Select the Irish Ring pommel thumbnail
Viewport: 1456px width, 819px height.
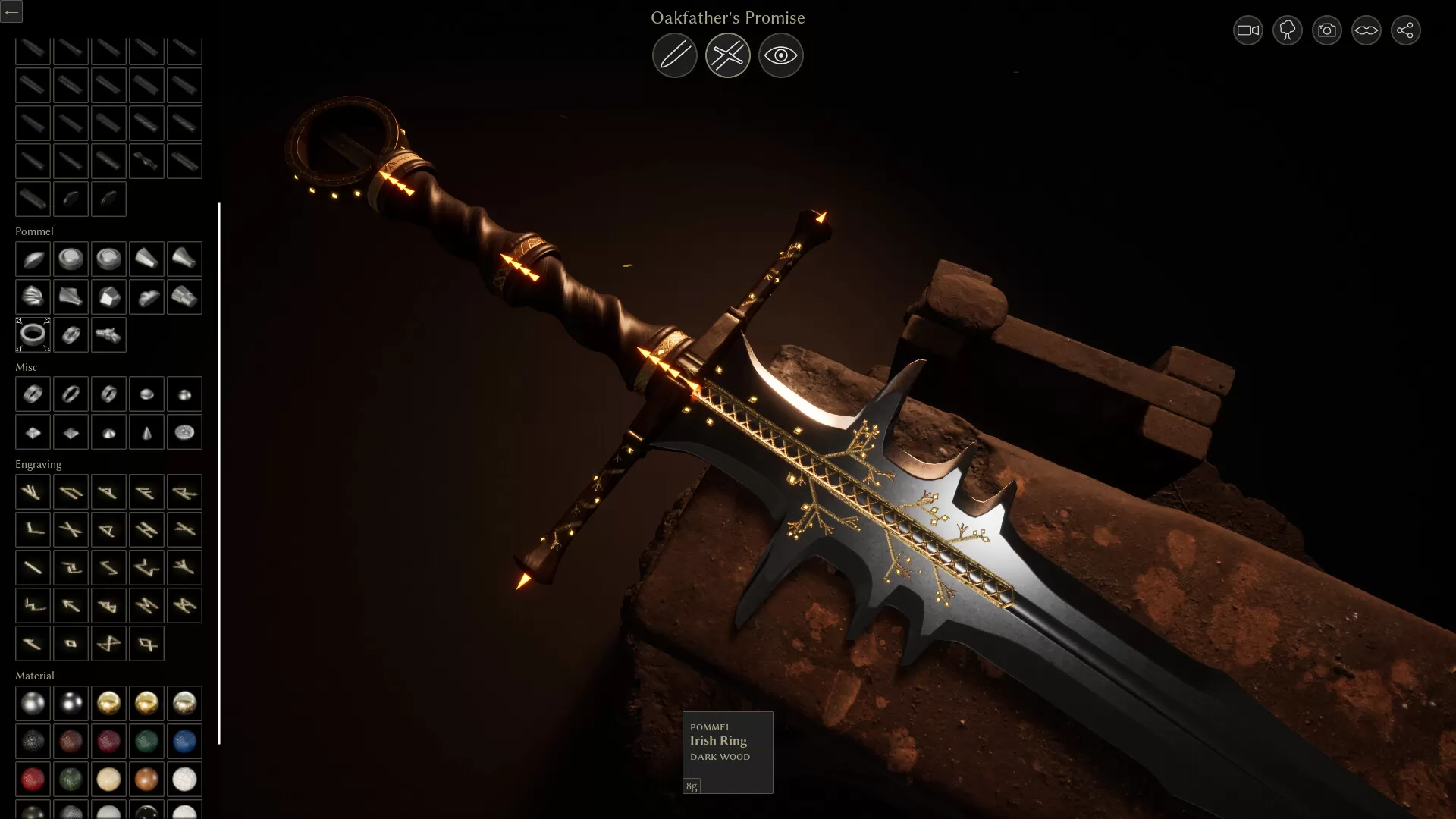[x=33, y=334]
